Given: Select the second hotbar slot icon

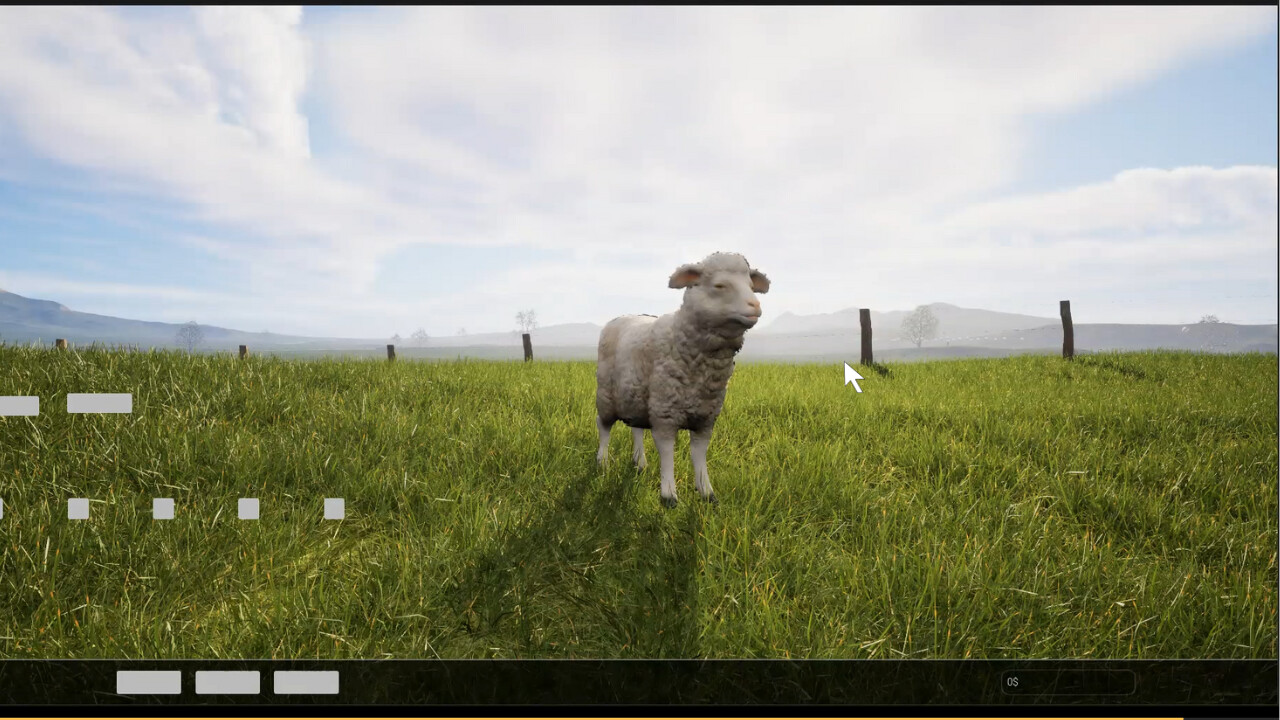Looking at the screenshot, I should tap(77, 506).
